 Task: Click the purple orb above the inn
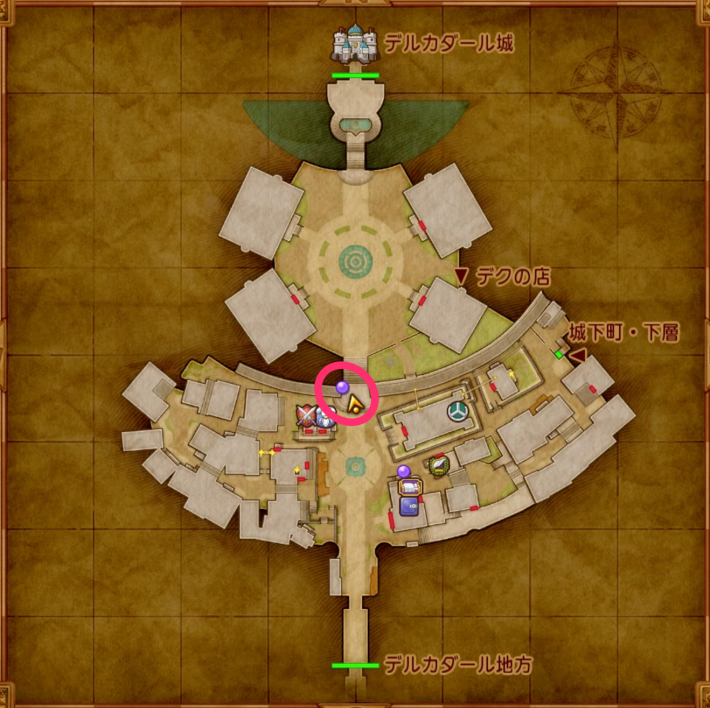point(404,470)
